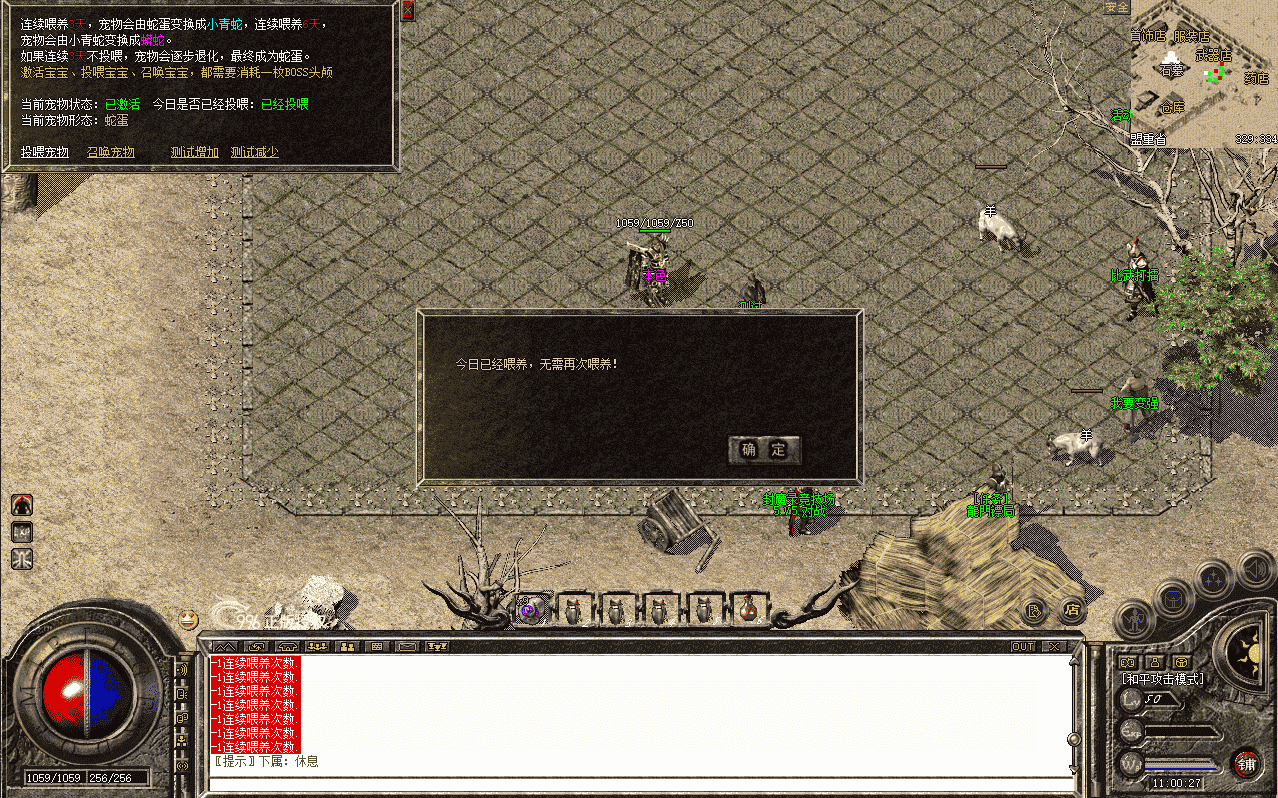Viewport: 1278px width, 798px height.
Task: Click the EXP icon on the left edge
Action: pyautogui.click(x=22, y=532)
